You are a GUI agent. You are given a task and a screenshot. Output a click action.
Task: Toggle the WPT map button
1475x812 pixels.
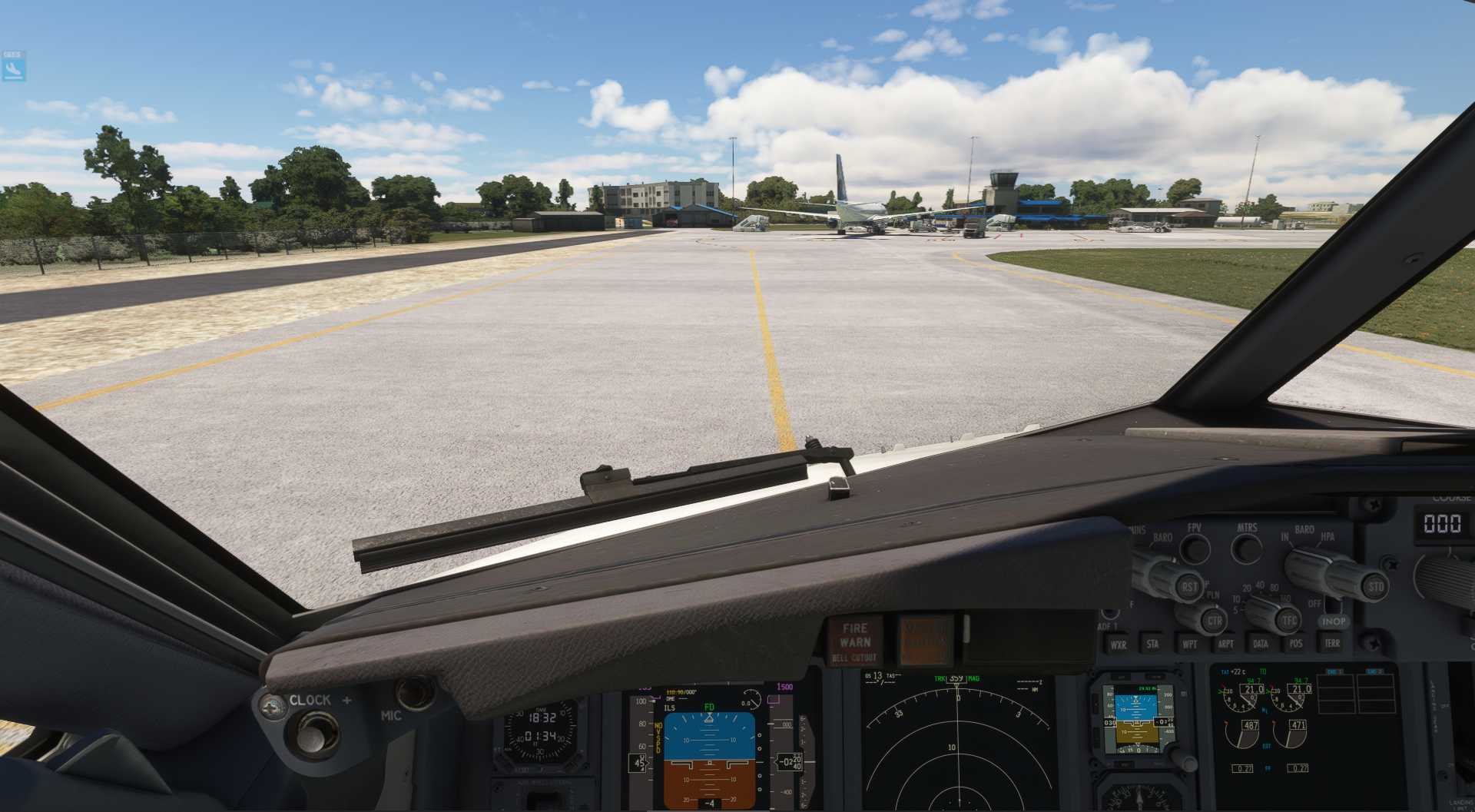pyautogui.click(x=1189, y=644)
